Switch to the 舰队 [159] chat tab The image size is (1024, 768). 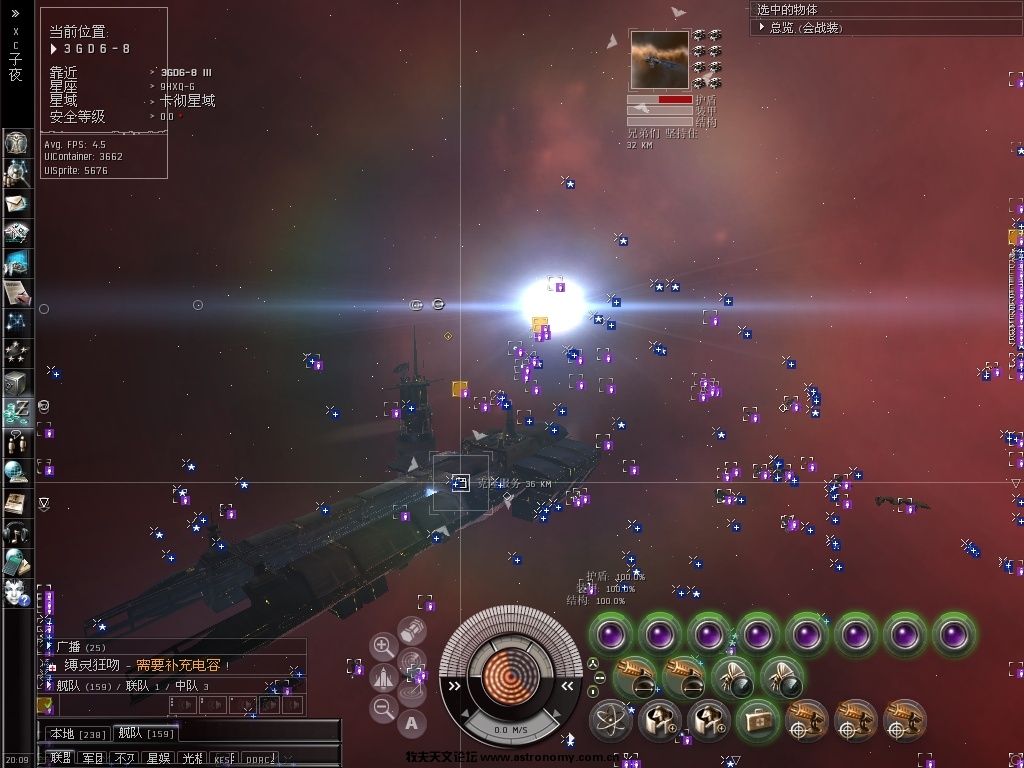click(x=146, y=734)
